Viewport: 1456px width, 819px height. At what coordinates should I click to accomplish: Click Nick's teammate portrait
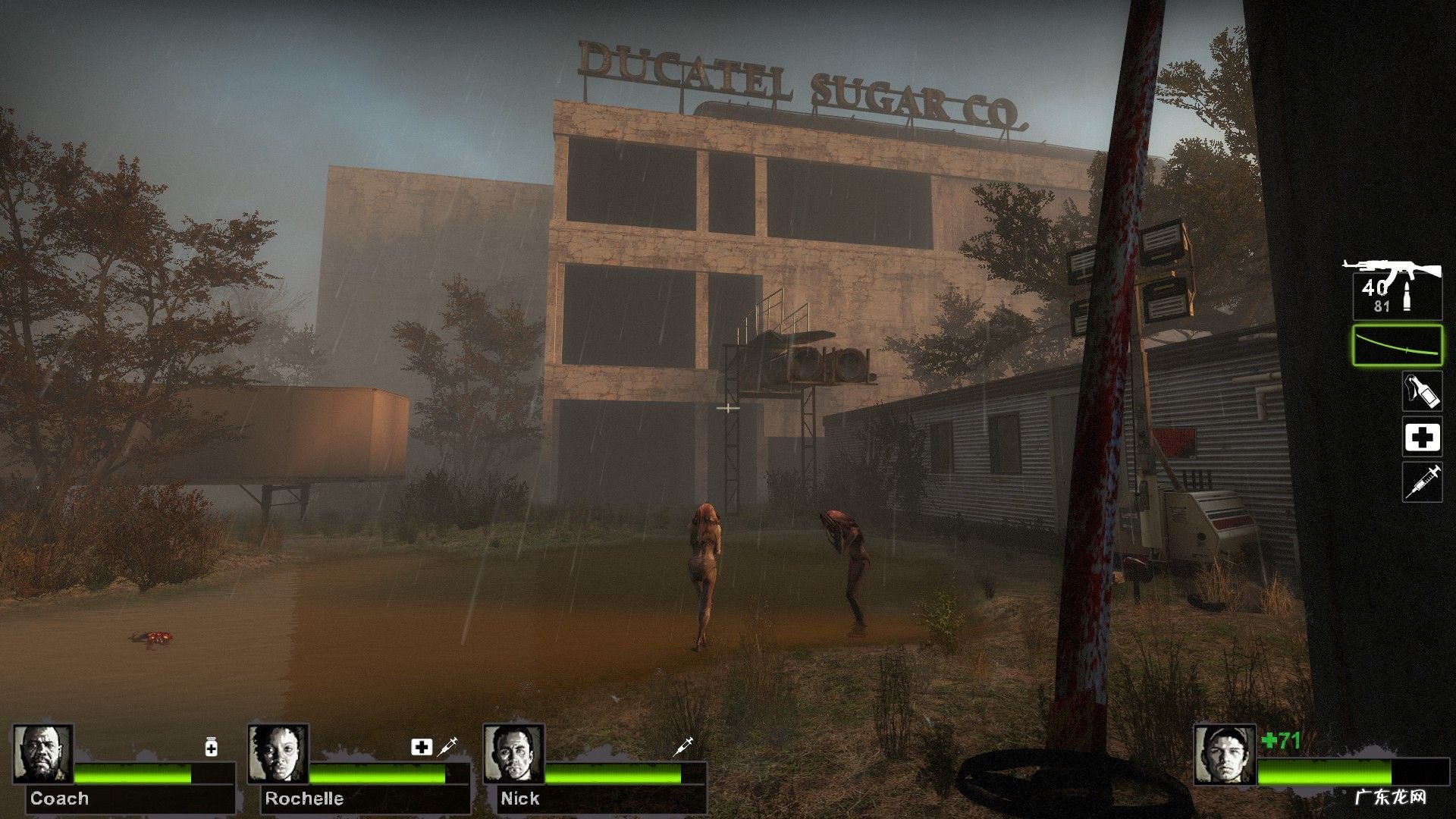tap(513, 754)
